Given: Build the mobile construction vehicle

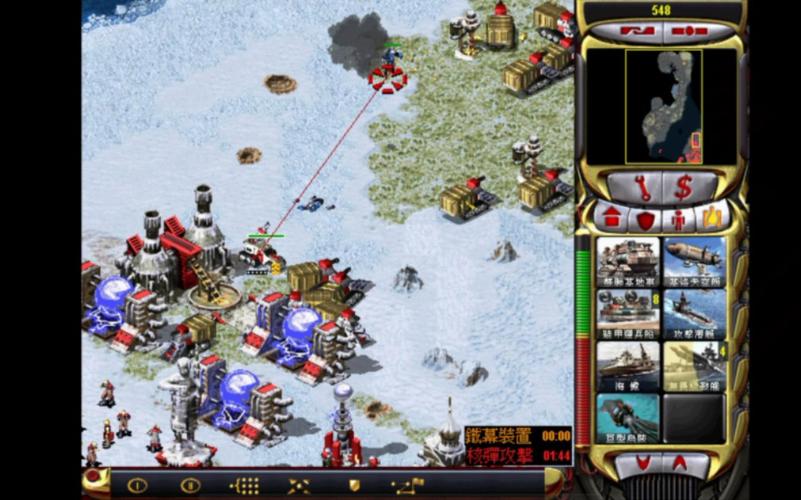Looking at the screenshot, I should [628, 262].
